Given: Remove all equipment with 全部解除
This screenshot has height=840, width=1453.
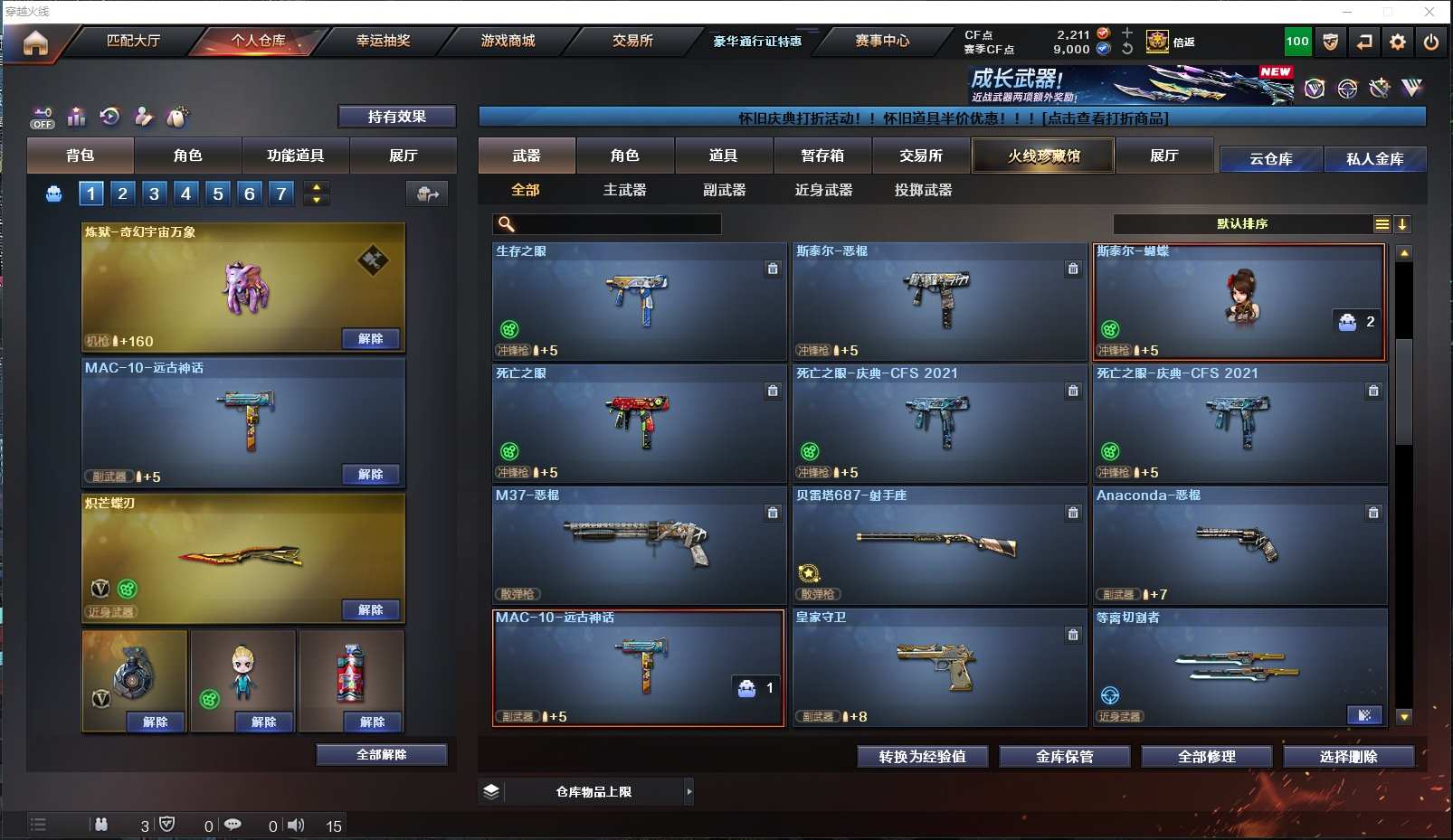Looking at the screenshot, I should pos(381,755).
